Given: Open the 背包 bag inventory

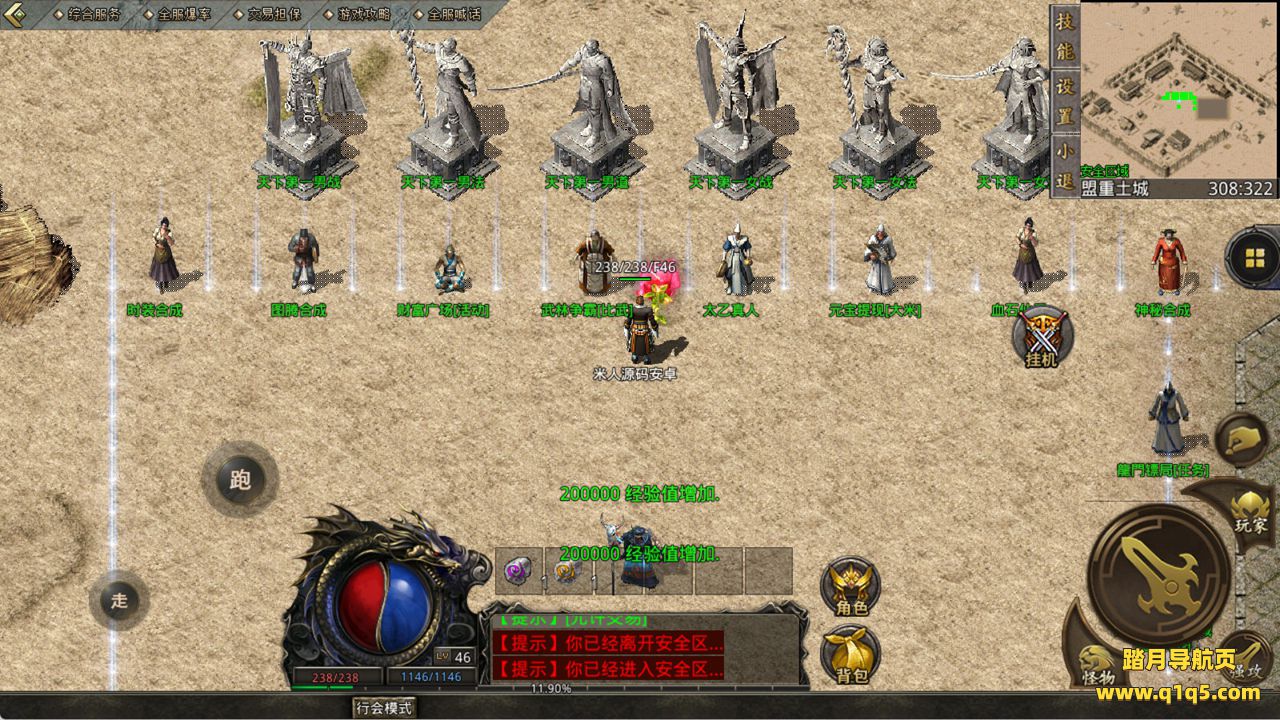Looking at the screenshot, I should click(851, 656).
